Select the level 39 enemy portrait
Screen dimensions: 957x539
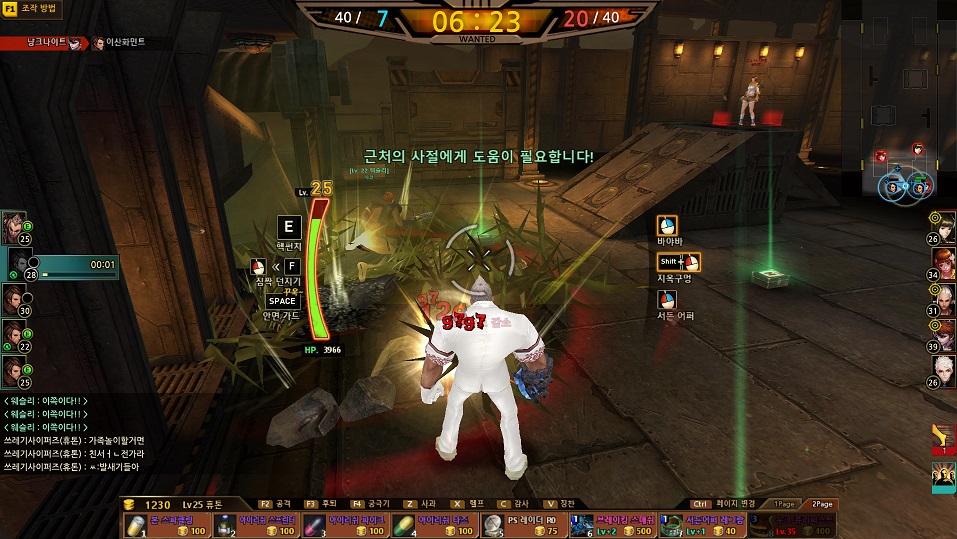(942, 335)
